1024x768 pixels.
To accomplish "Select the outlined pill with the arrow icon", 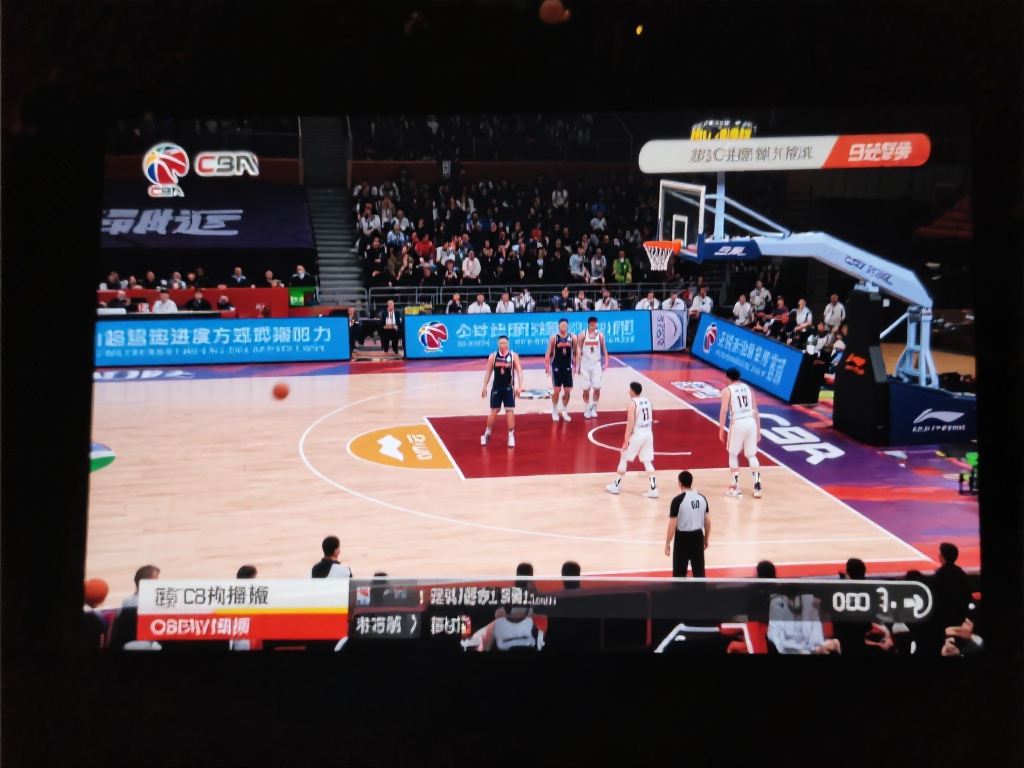I will (880, 601).
